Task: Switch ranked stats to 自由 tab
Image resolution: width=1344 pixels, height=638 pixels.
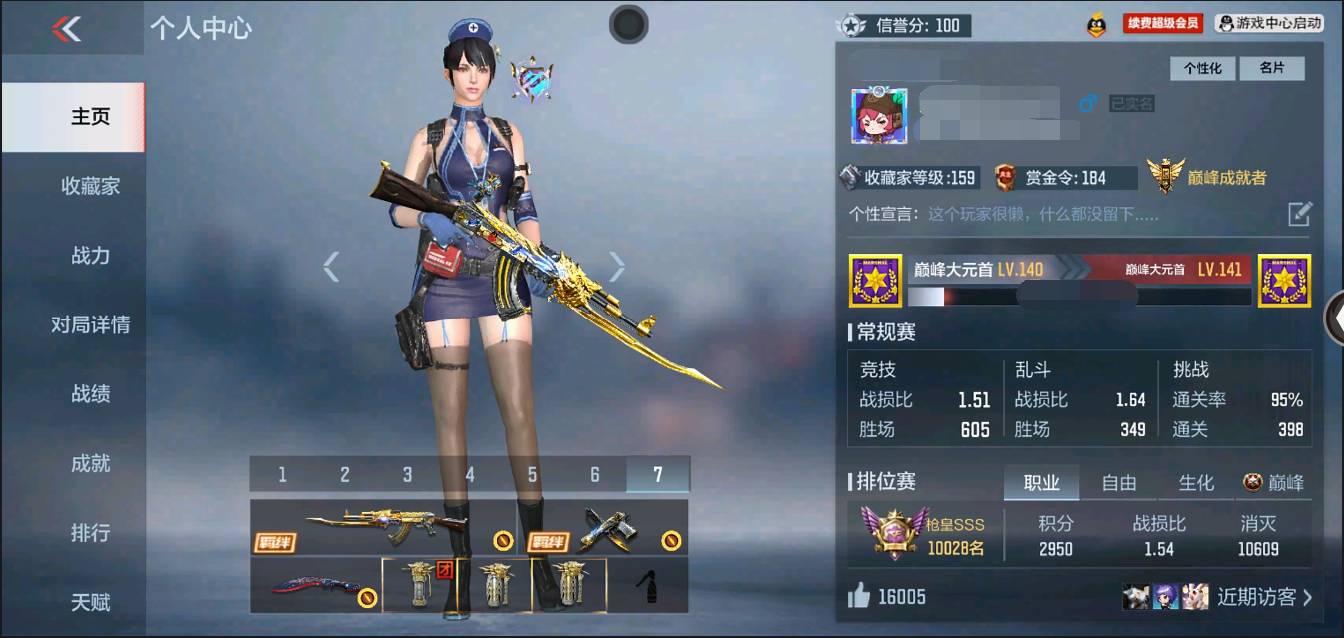Action: [1118, 483]
